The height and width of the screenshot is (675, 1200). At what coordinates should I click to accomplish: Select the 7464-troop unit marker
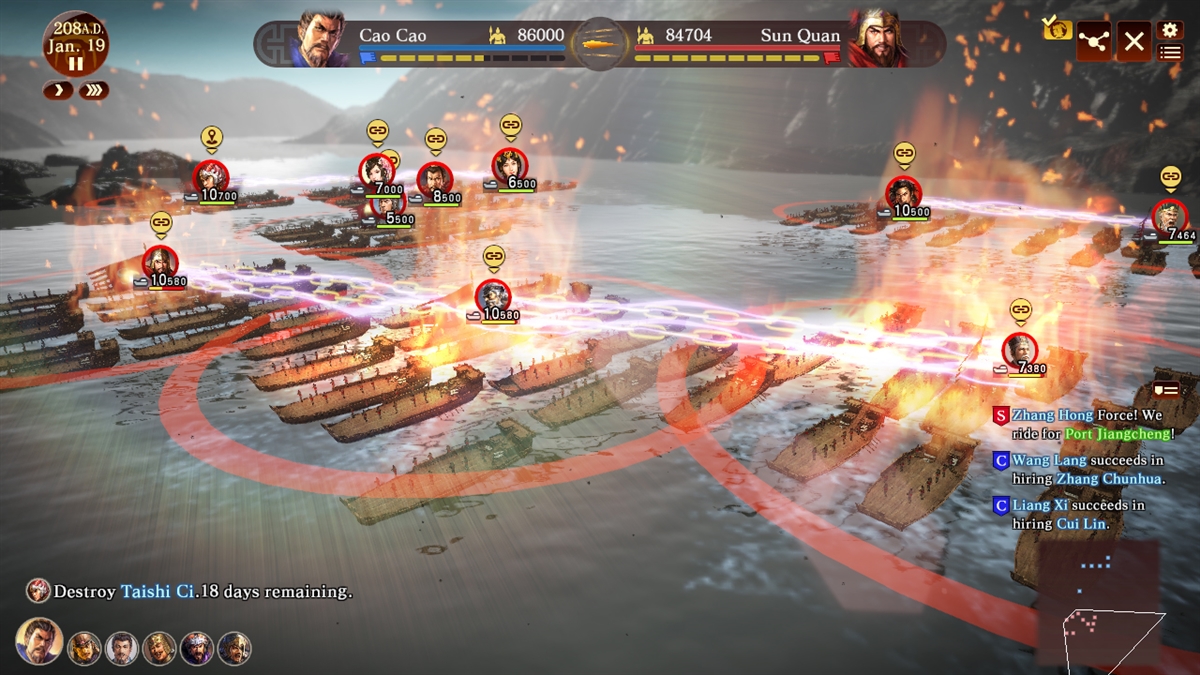pos(1169,217)
